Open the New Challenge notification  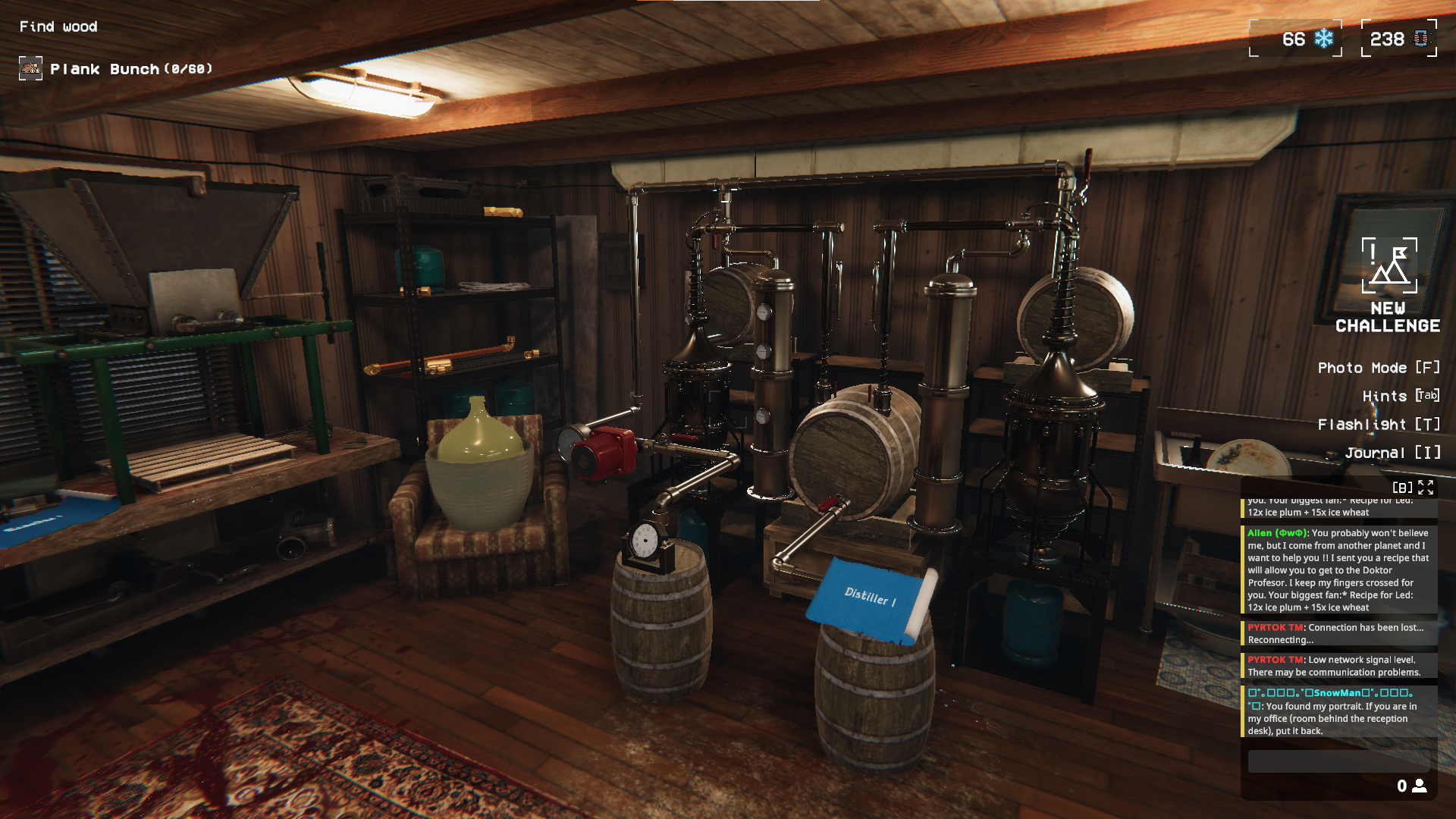(x=1389, y=285)
